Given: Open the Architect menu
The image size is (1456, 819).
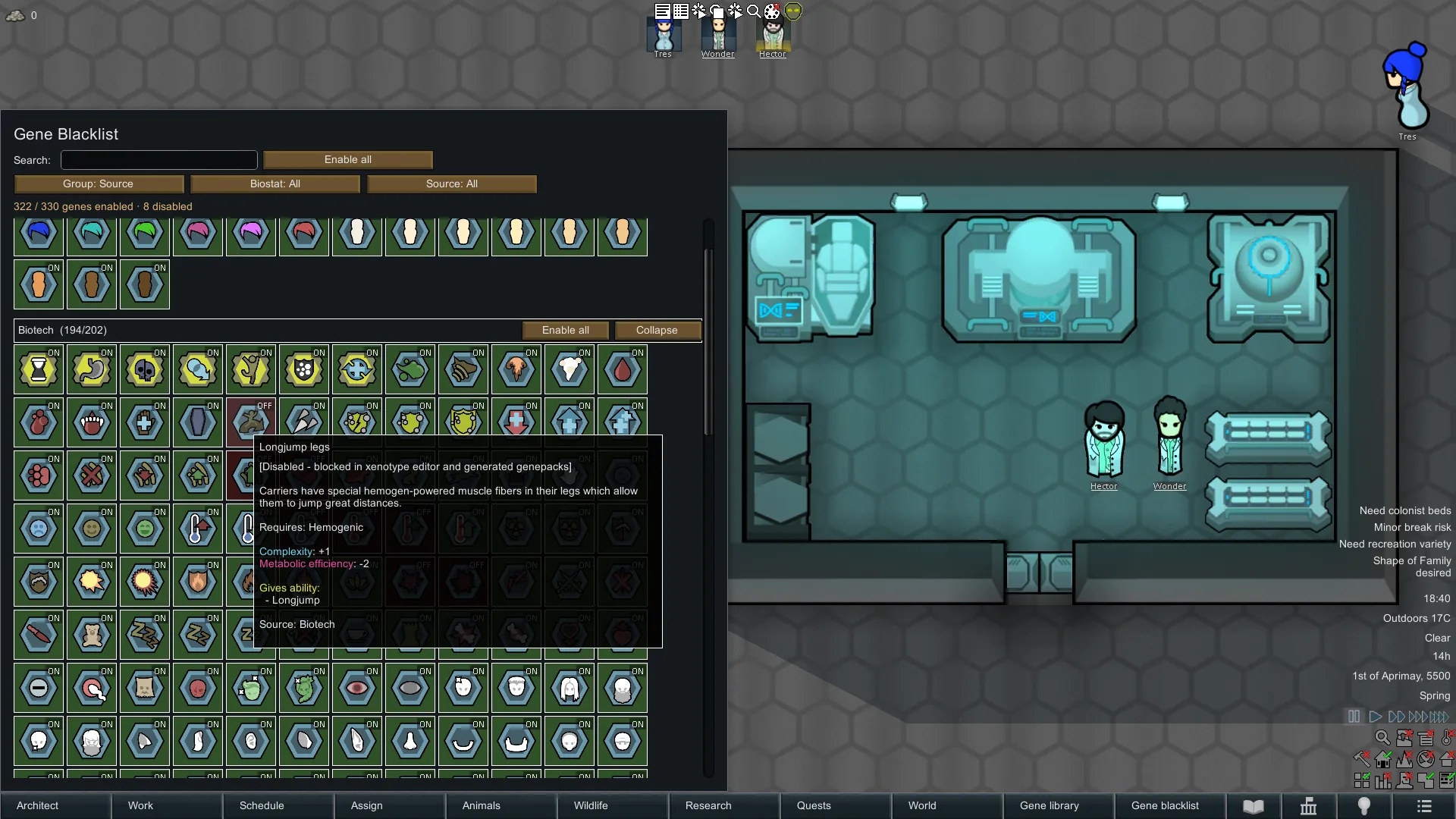Looking at the screenshot, I should [x=55, y=805].
